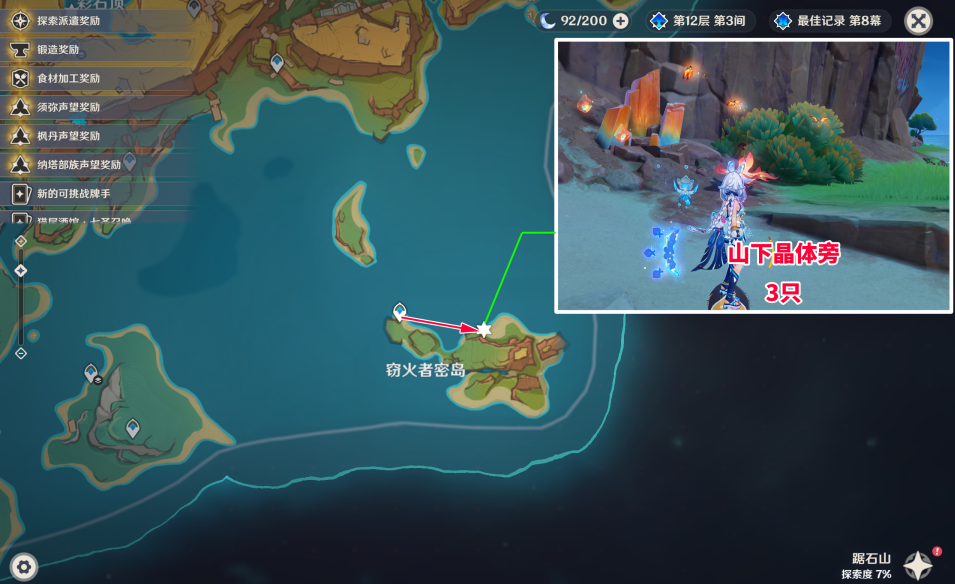Screen dimensions: 955x584
Task: Open the 第12层 第3间 Spiral Abyss tracker
Action: click(x=702, y=21)
